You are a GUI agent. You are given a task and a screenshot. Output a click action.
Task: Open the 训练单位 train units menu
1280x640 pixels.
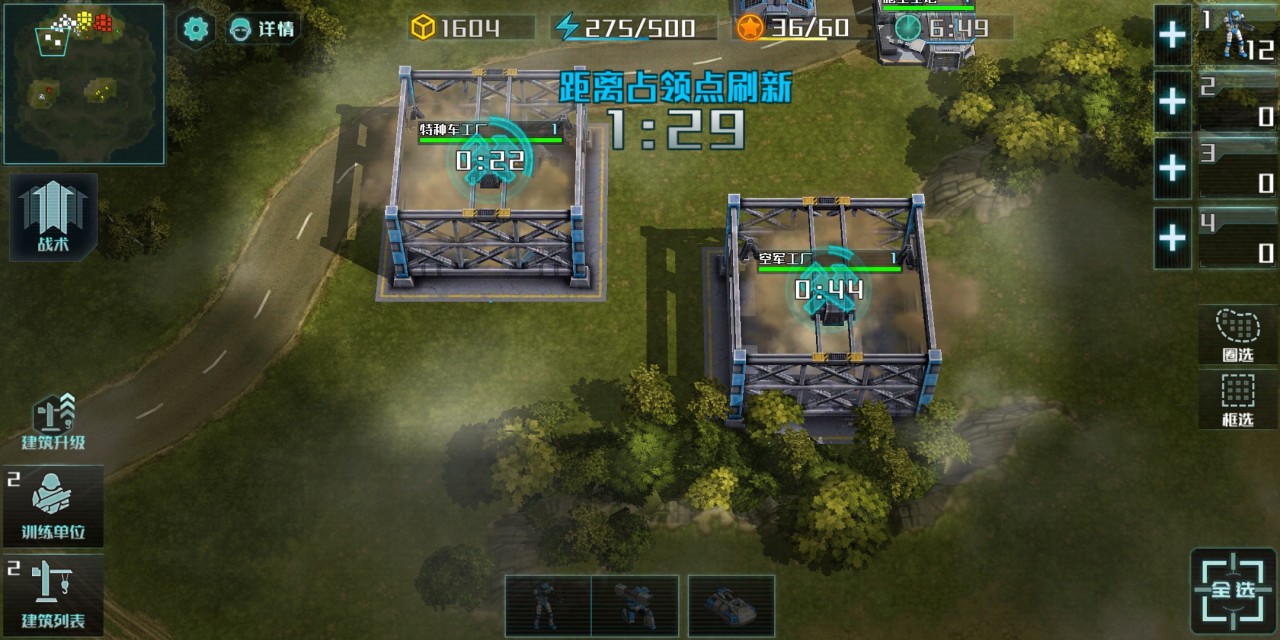[x=53, y=506]
